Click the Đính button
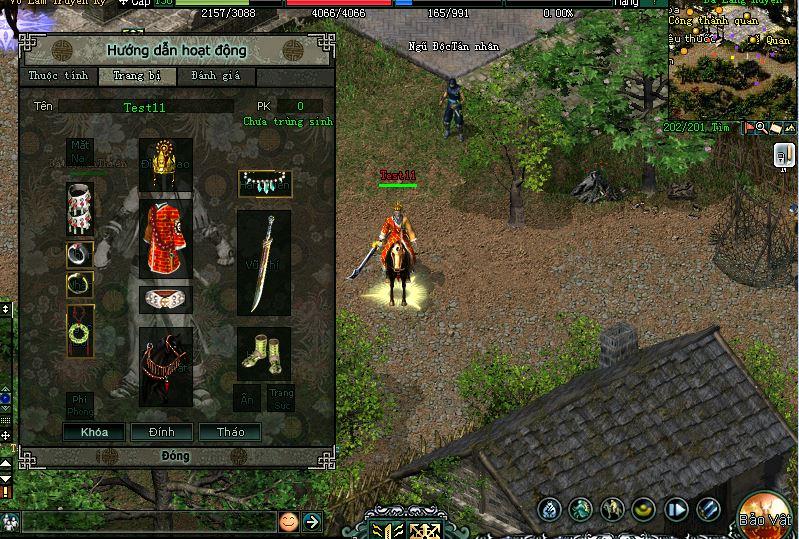Viewport: 799px width, 539px height. pos(162,432)
